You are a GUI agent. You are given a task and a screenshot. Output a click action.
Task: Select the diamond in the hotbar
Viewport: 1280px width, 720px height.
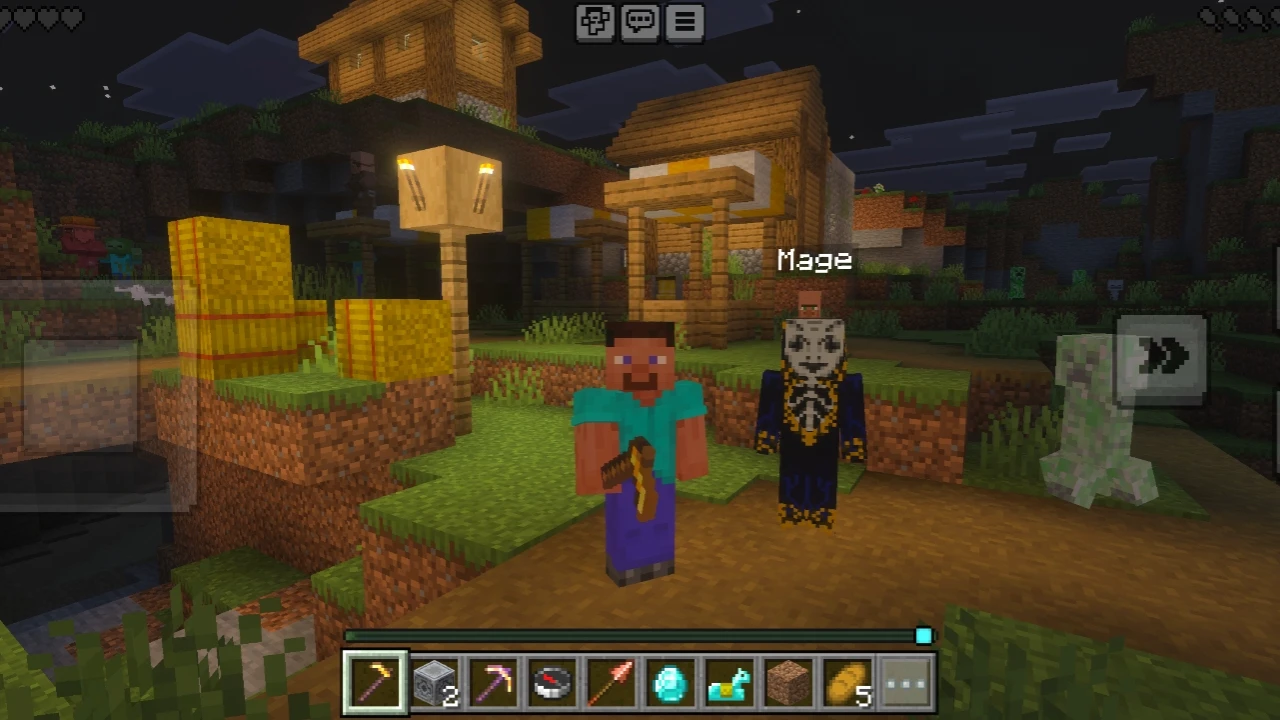coord(670,683)
